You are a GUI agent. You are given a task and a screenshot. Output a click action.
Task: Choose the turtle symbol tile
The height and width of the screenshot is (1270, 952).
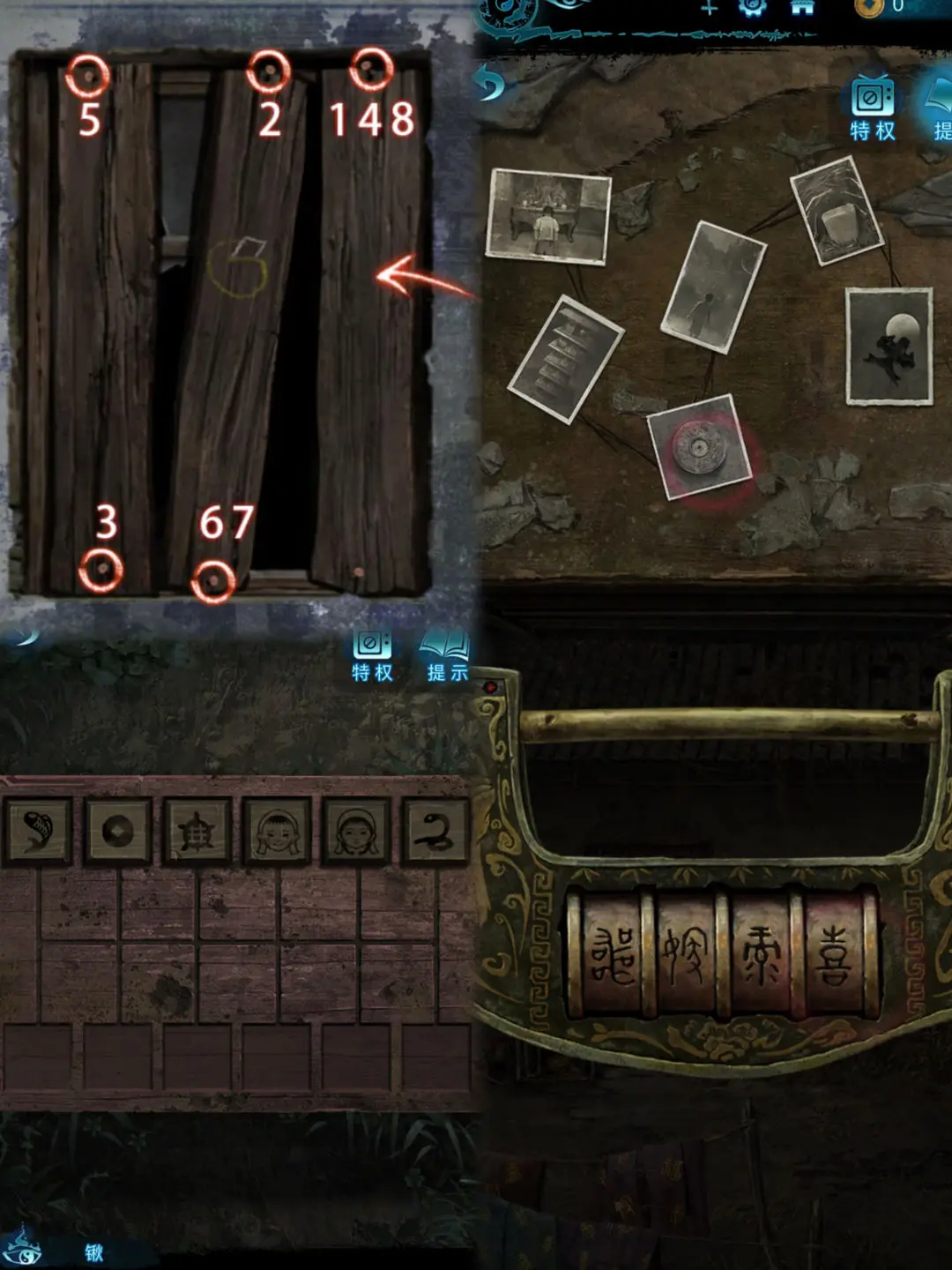point(197,830)
